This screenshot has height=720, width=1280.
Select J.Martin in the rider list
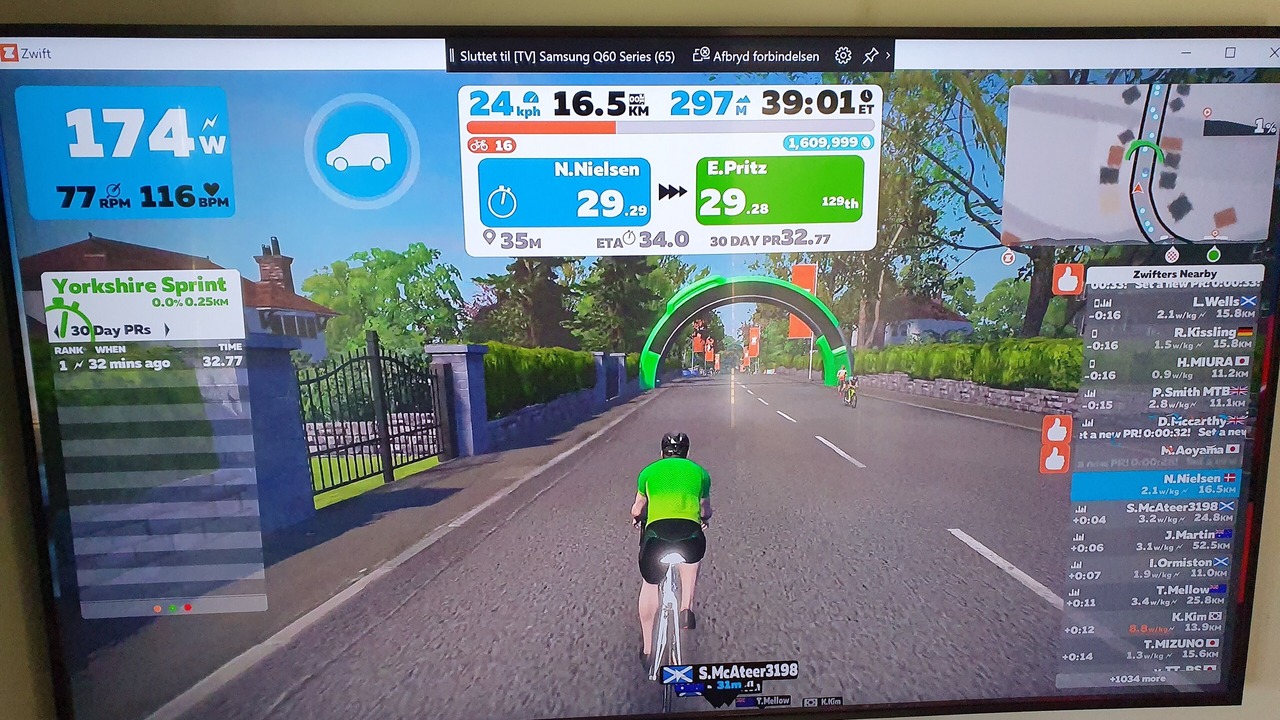[x=1156, y=541]
